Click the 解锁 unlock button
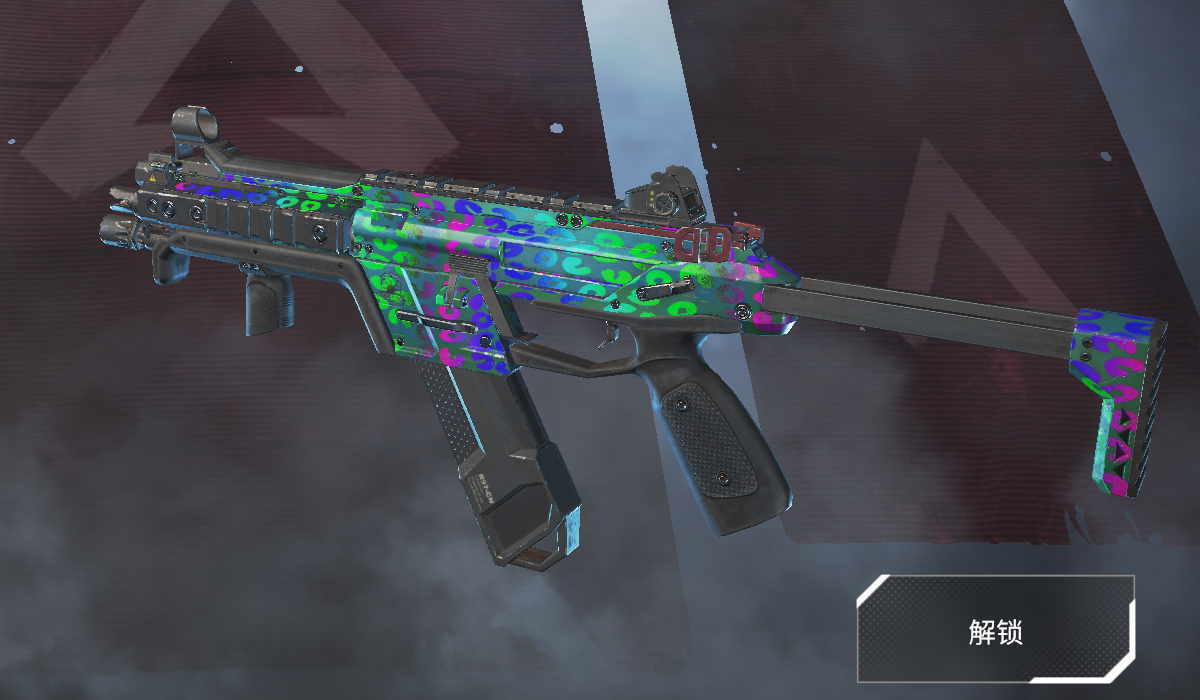The width and height of the screenshot is (1200, 700). coord(995,629)
